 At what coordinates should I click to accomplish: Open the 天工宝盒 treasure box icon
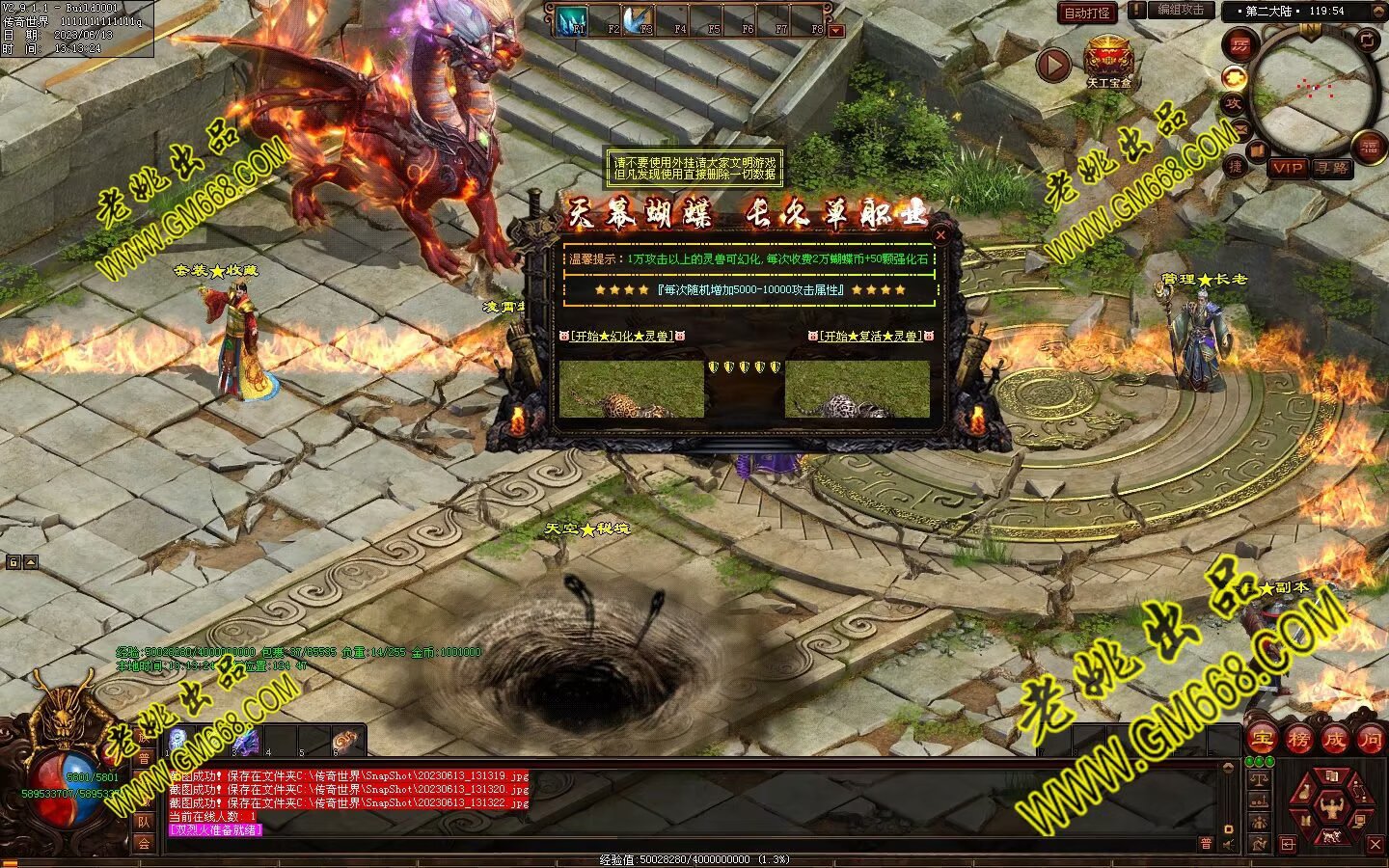coord(1108,61)
